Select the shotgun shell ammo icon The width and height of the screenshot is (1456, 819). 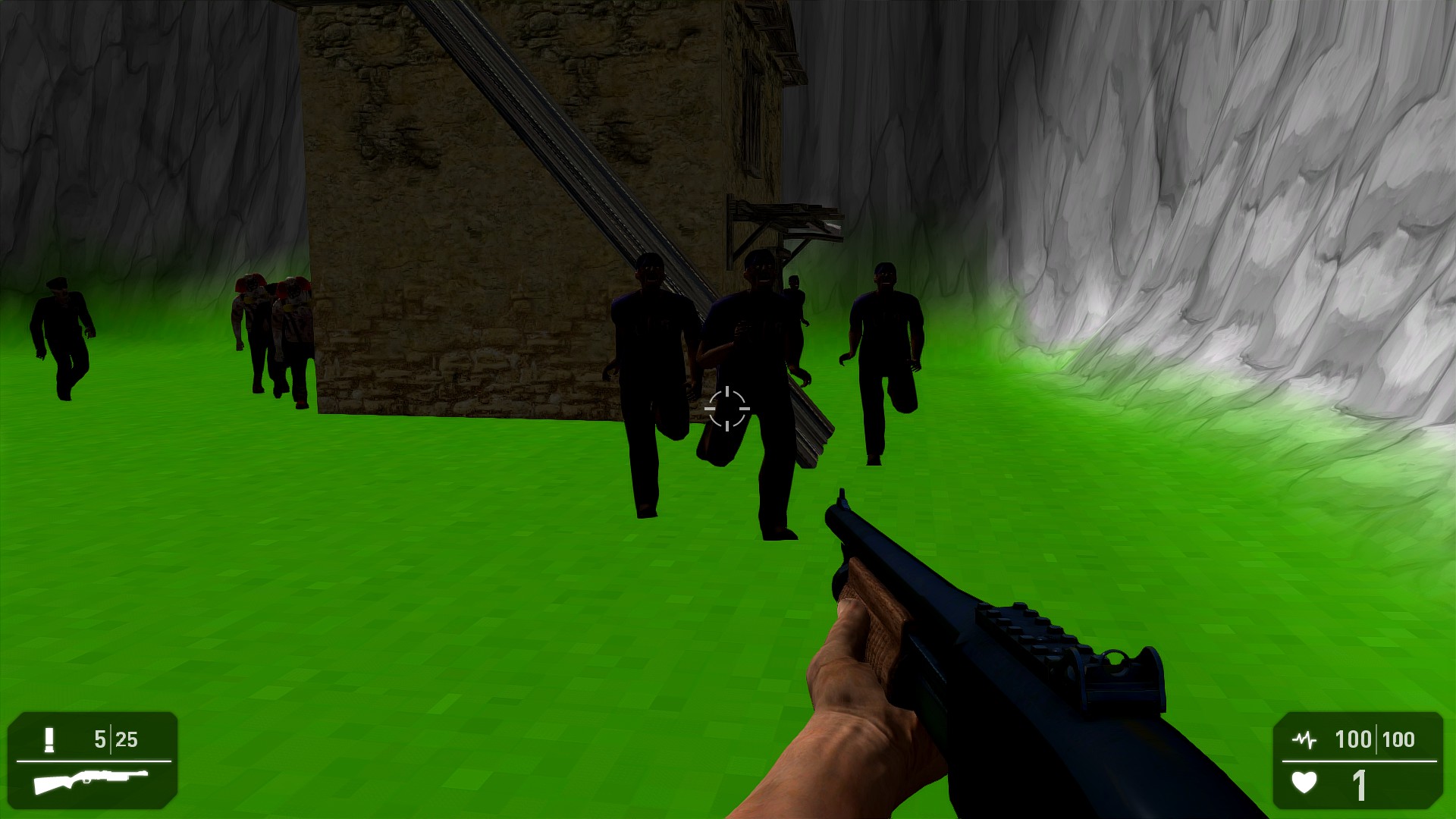coord(48,739)
